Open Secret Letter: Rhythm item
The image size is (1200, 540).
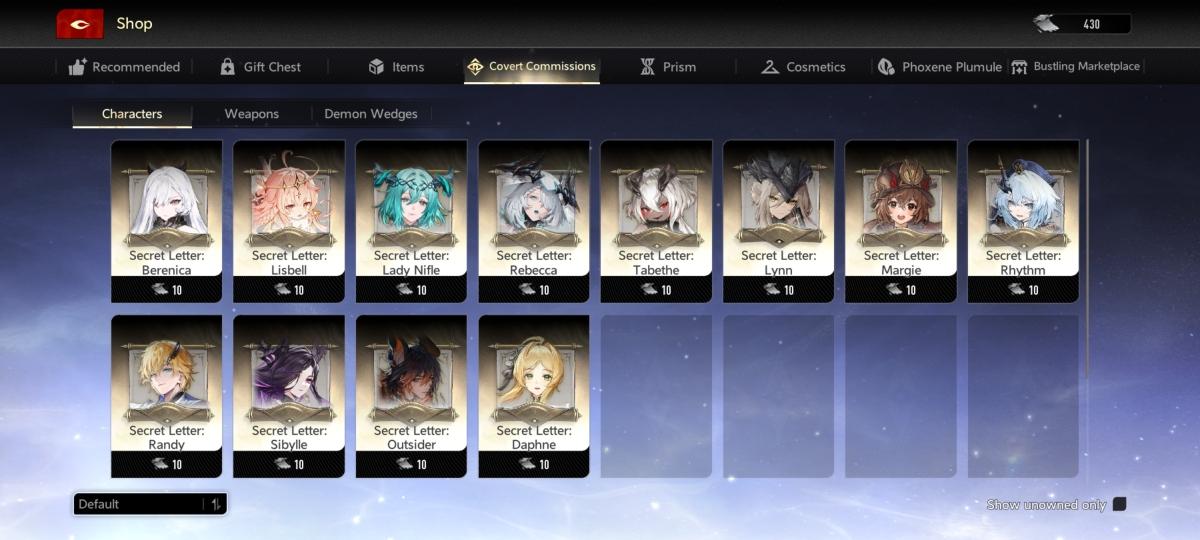click(x=1023, y=220)
